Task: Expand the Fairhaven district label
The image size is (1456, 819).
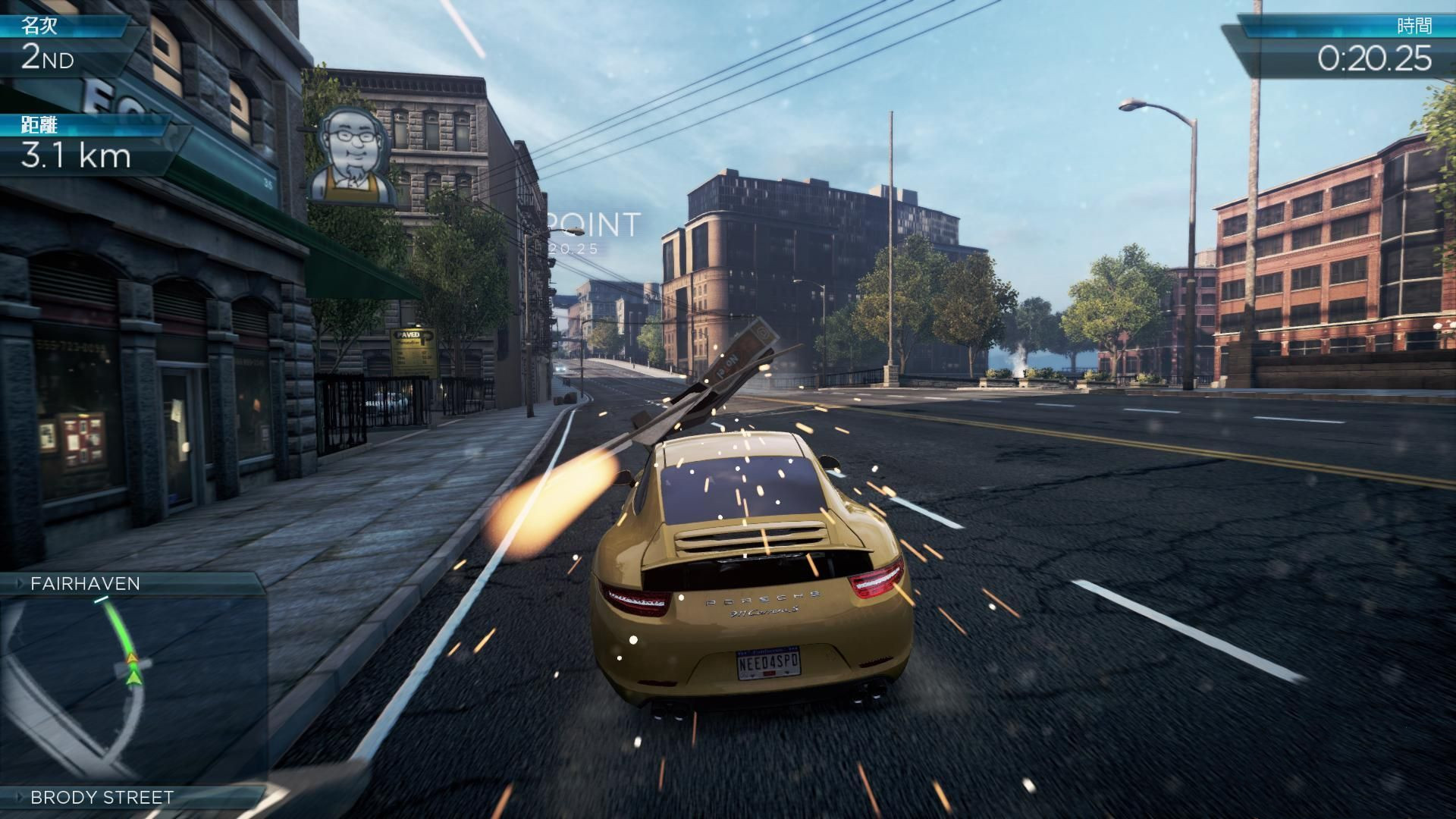Action: click(85, 583)
